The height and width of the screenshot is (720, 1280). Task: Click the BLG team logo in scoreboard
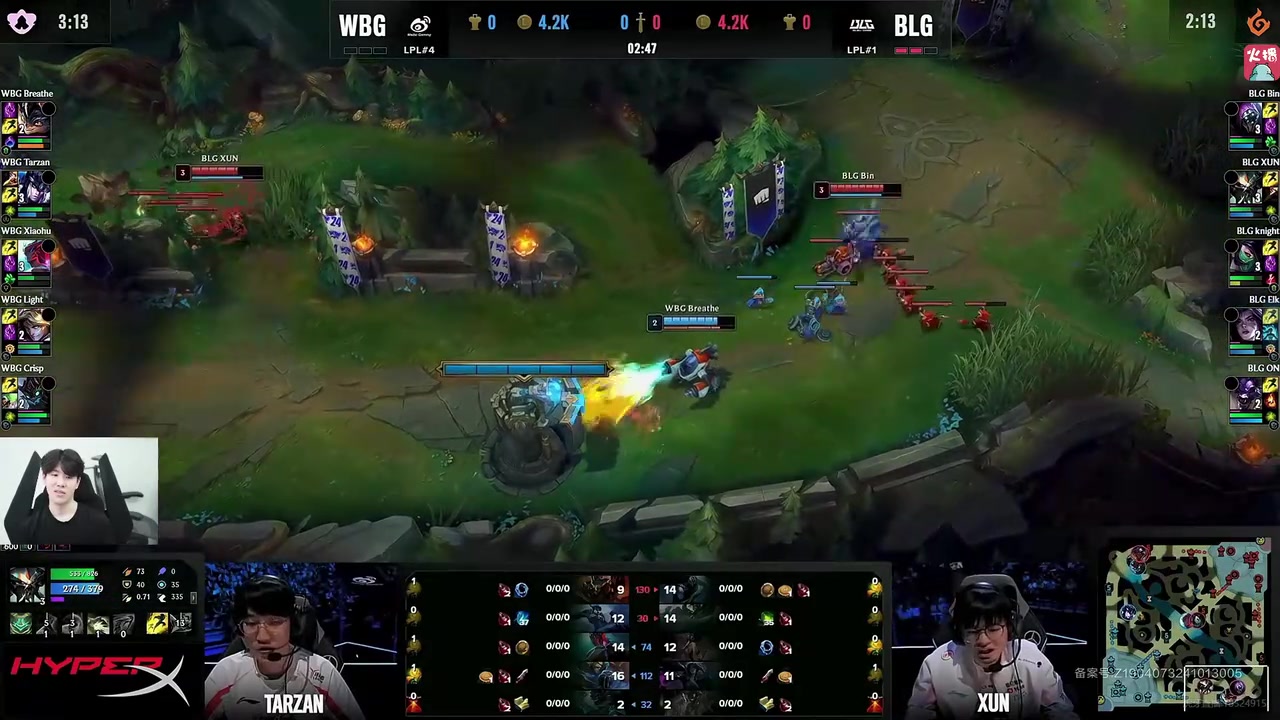[x=861, y=25]
